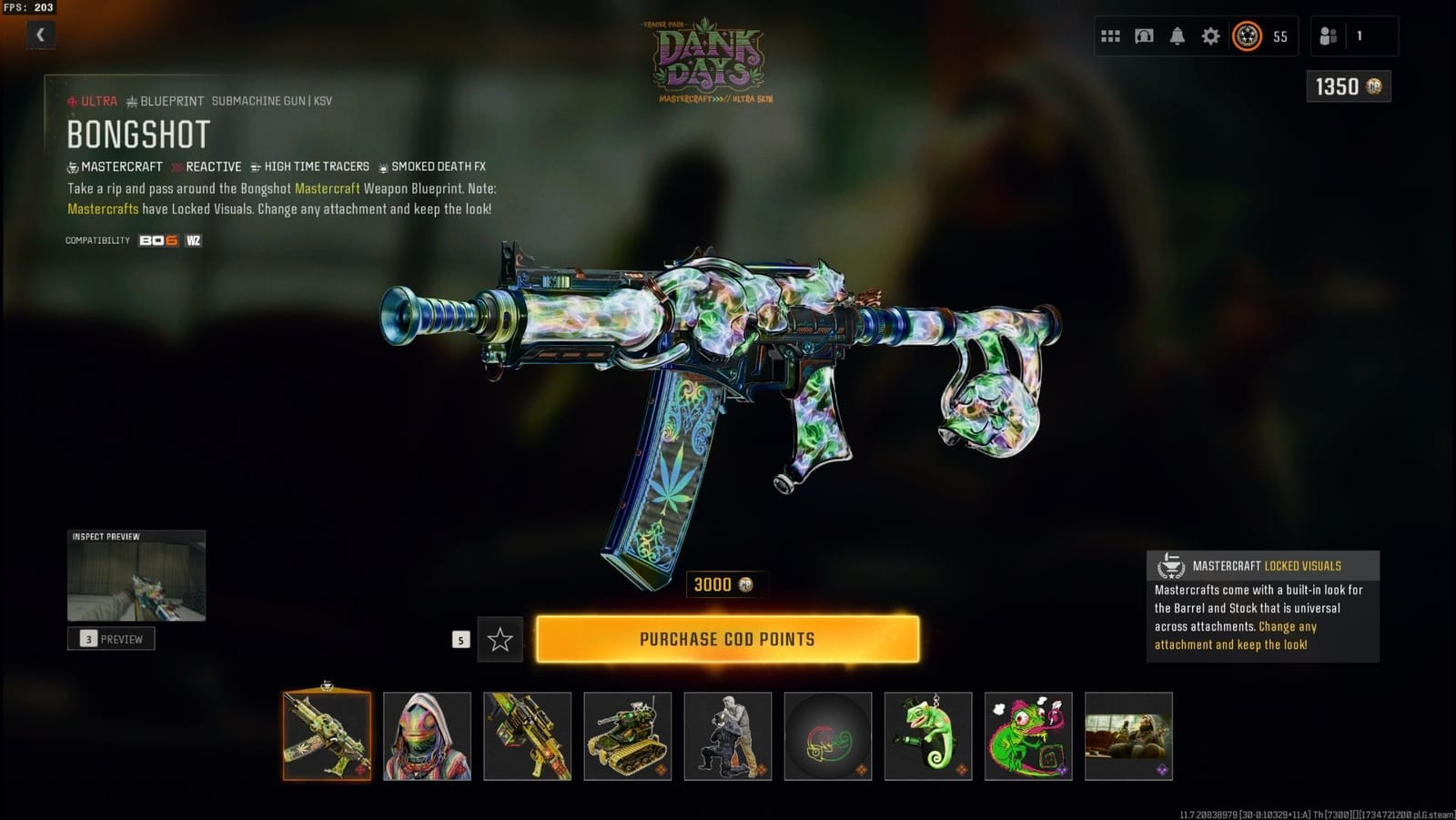Click the headset support icon
This screenshot has height=820, width=1456.
point(1144,35)
